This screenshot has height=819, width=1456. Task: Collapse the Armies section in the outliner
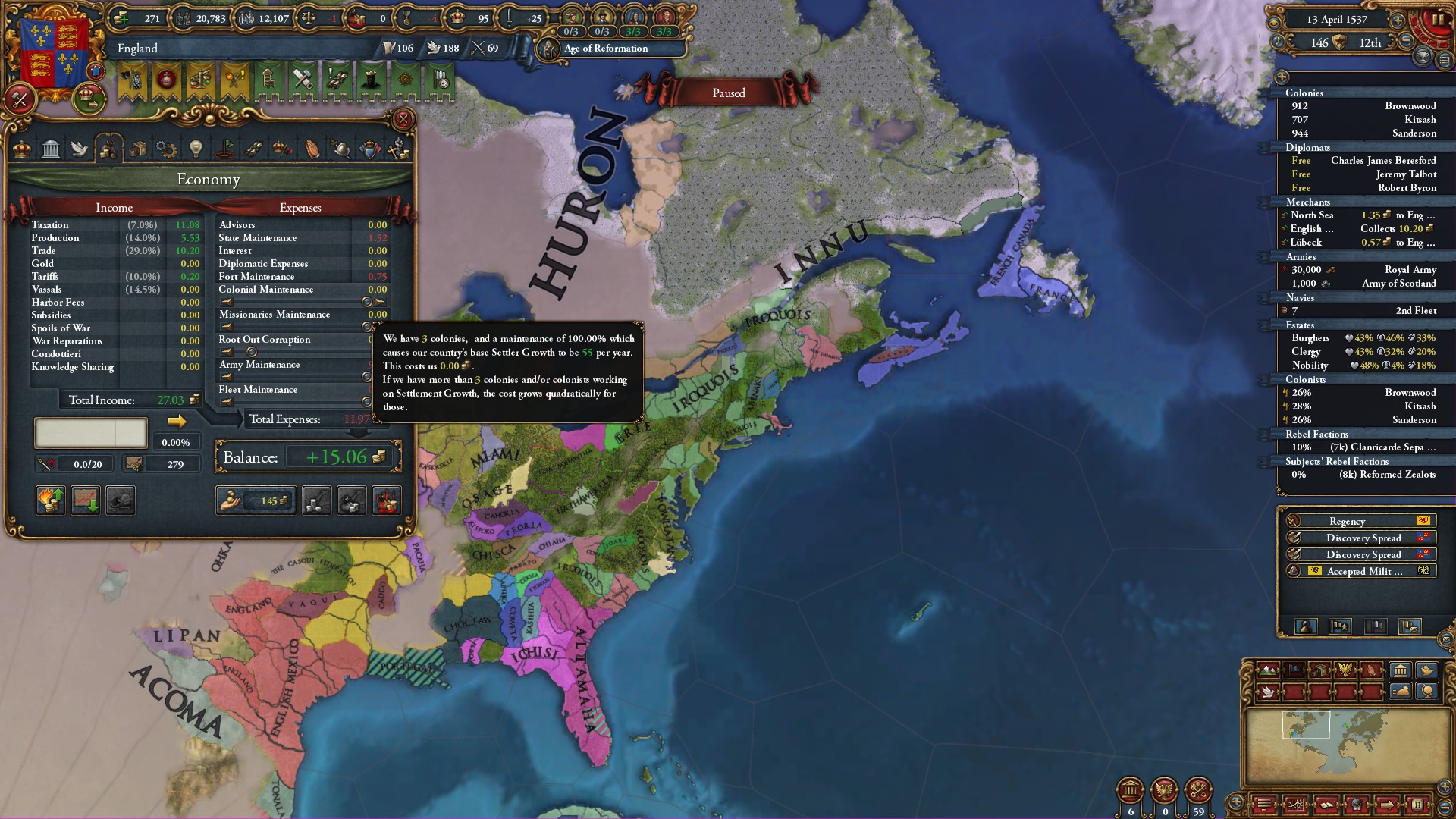click(x=1301, y=256)
